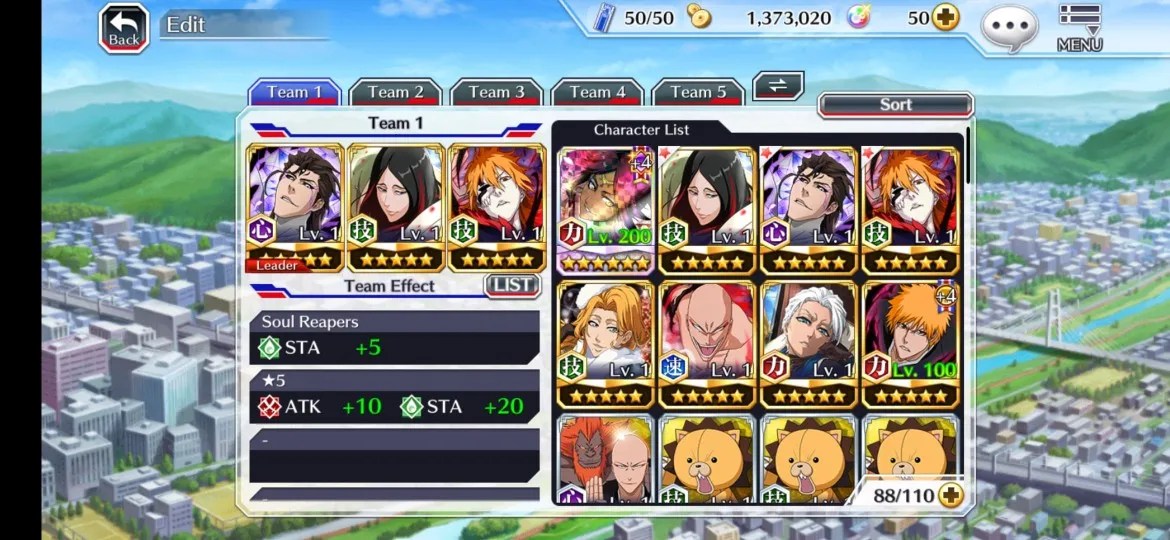Choose the Lv. 200 character in Character List
Viewport: 1170px width, 540px height.
coord(605,210)
